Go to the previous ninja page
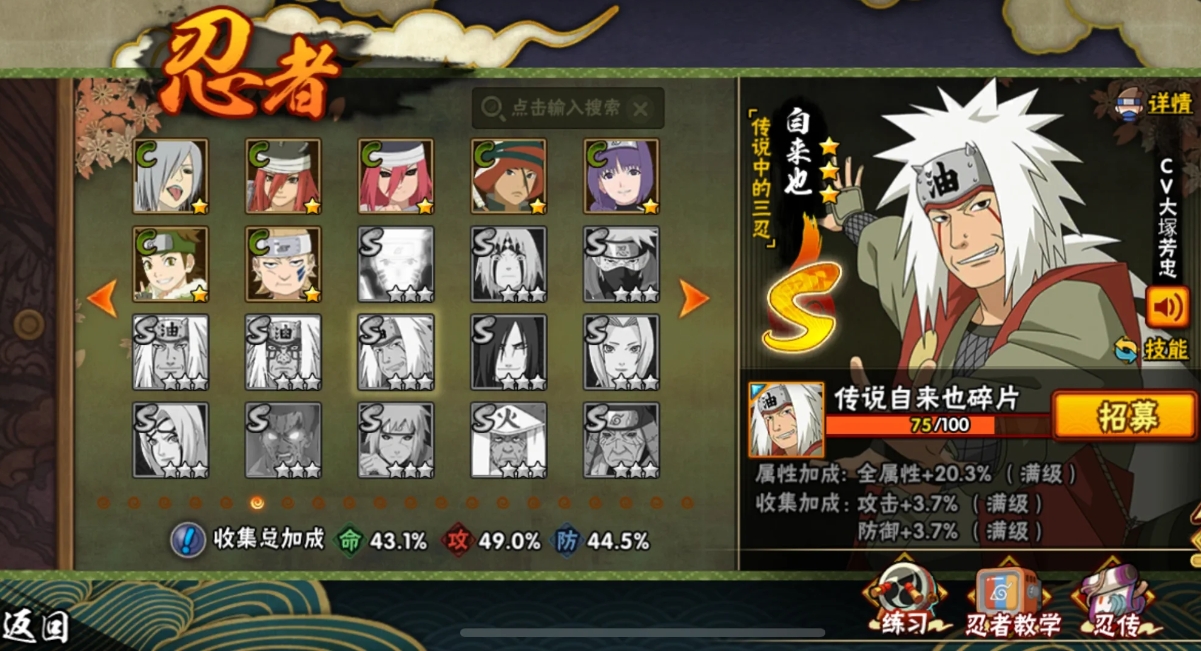This screenshot has width=1201, height=651. (x=102, y=298)
